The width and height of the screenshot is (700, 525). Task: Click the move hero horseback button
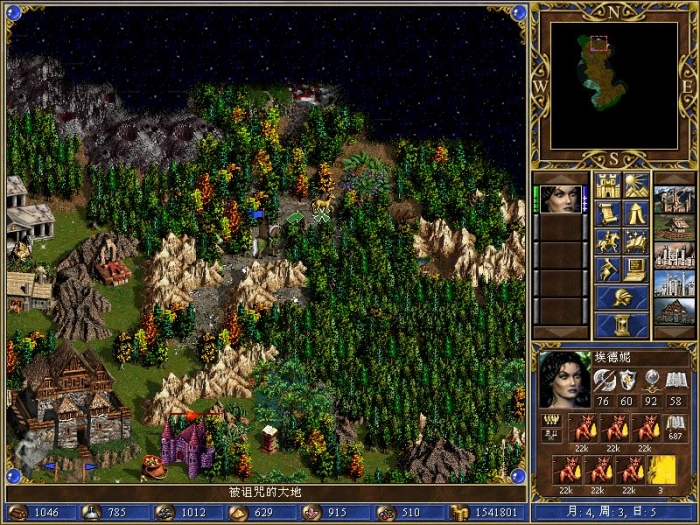coord(608,242)
